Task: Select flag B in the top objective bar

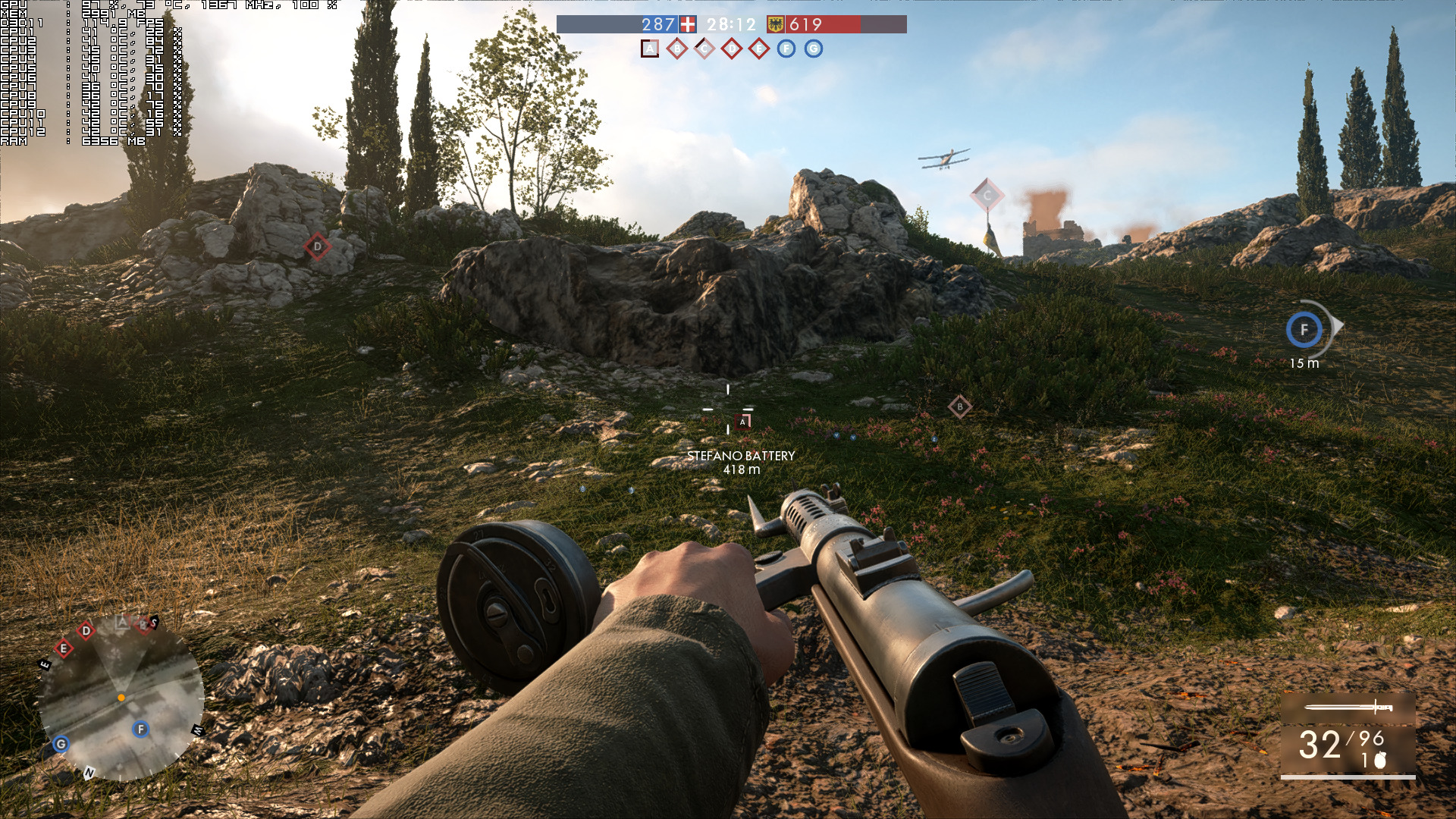Action: (677, 49)
